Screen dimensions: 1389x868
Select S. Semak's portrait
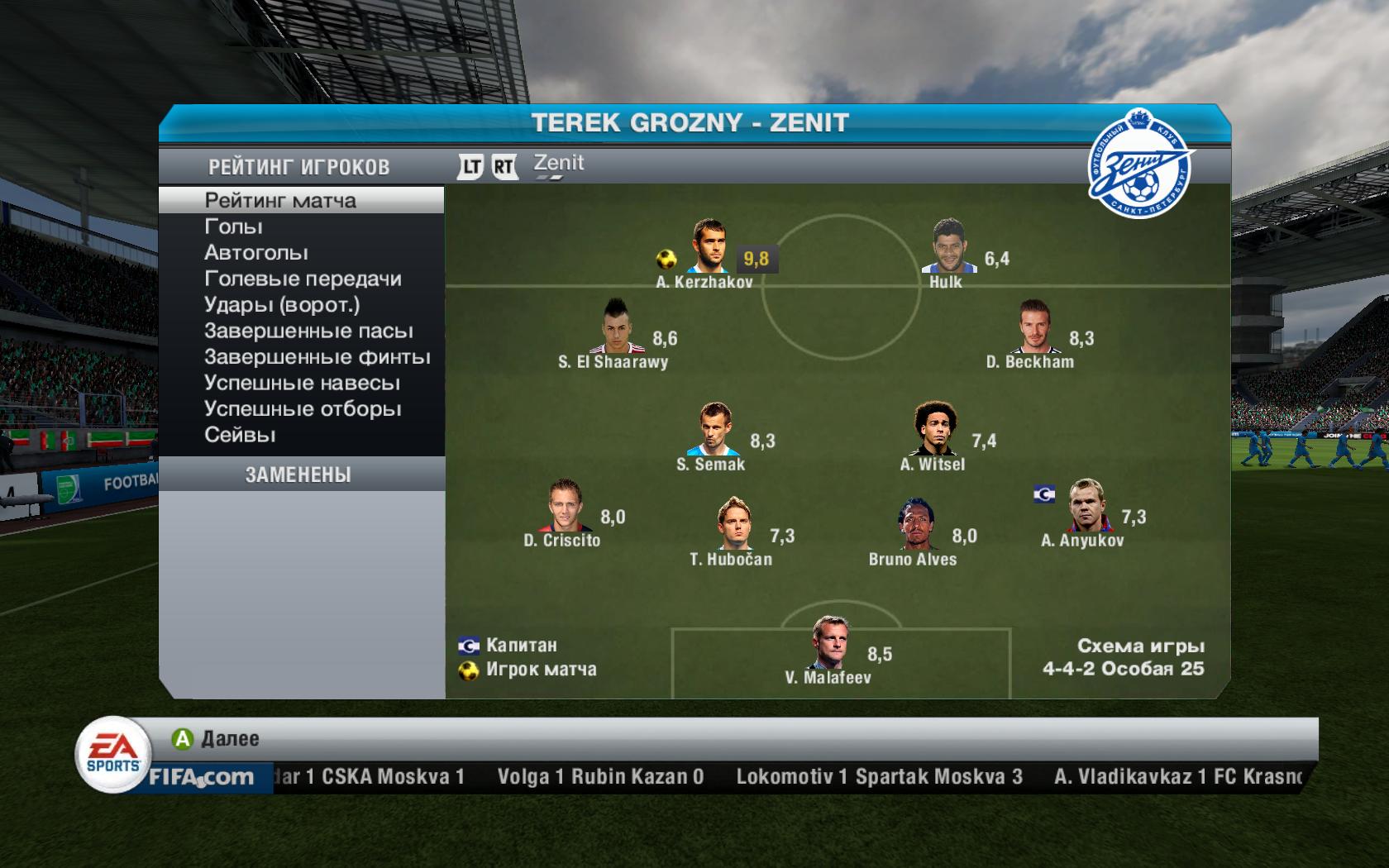pos(712,429)
